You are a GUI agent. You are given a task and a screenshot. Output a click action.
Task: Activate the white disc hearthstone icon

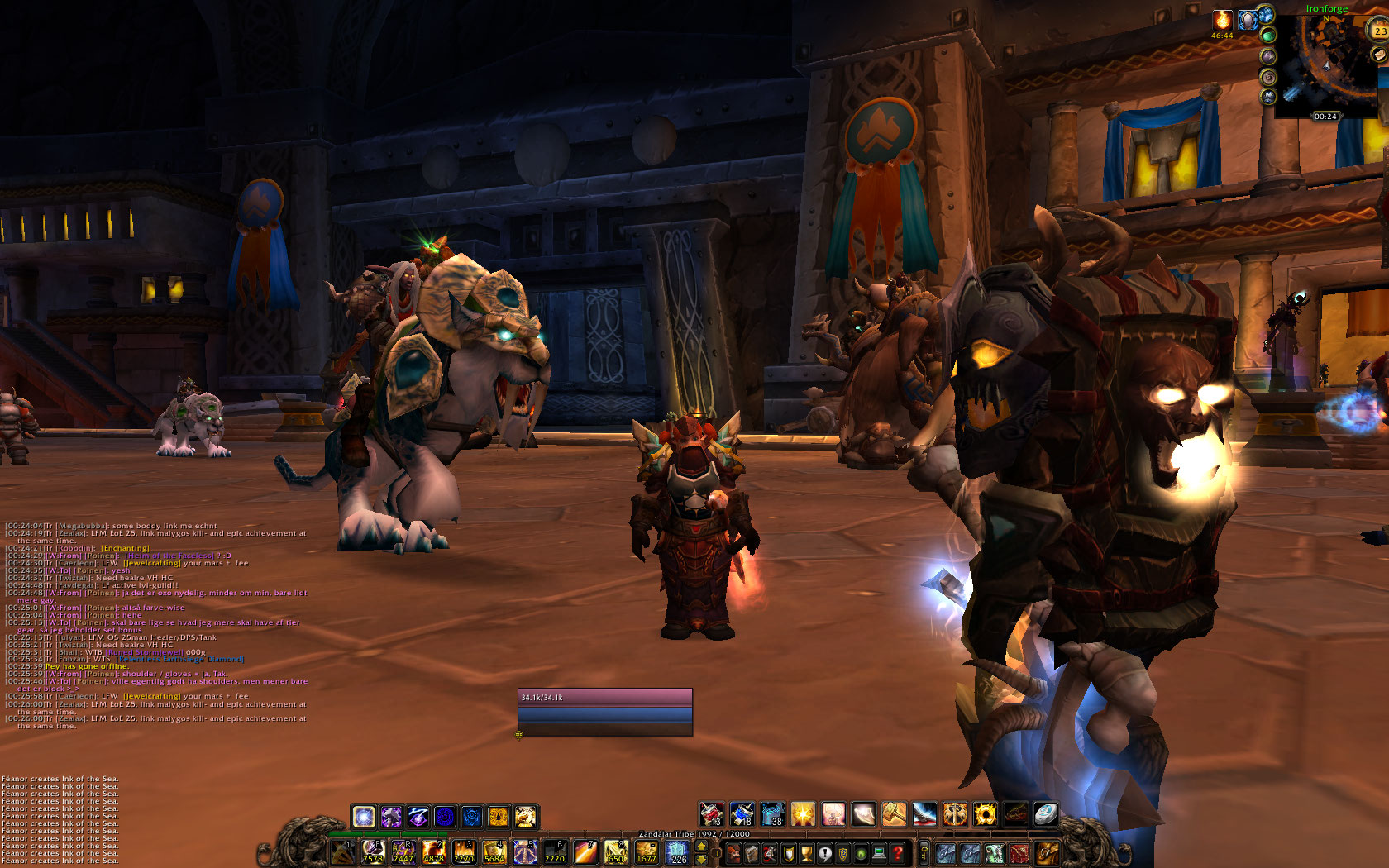[1046, 814]
